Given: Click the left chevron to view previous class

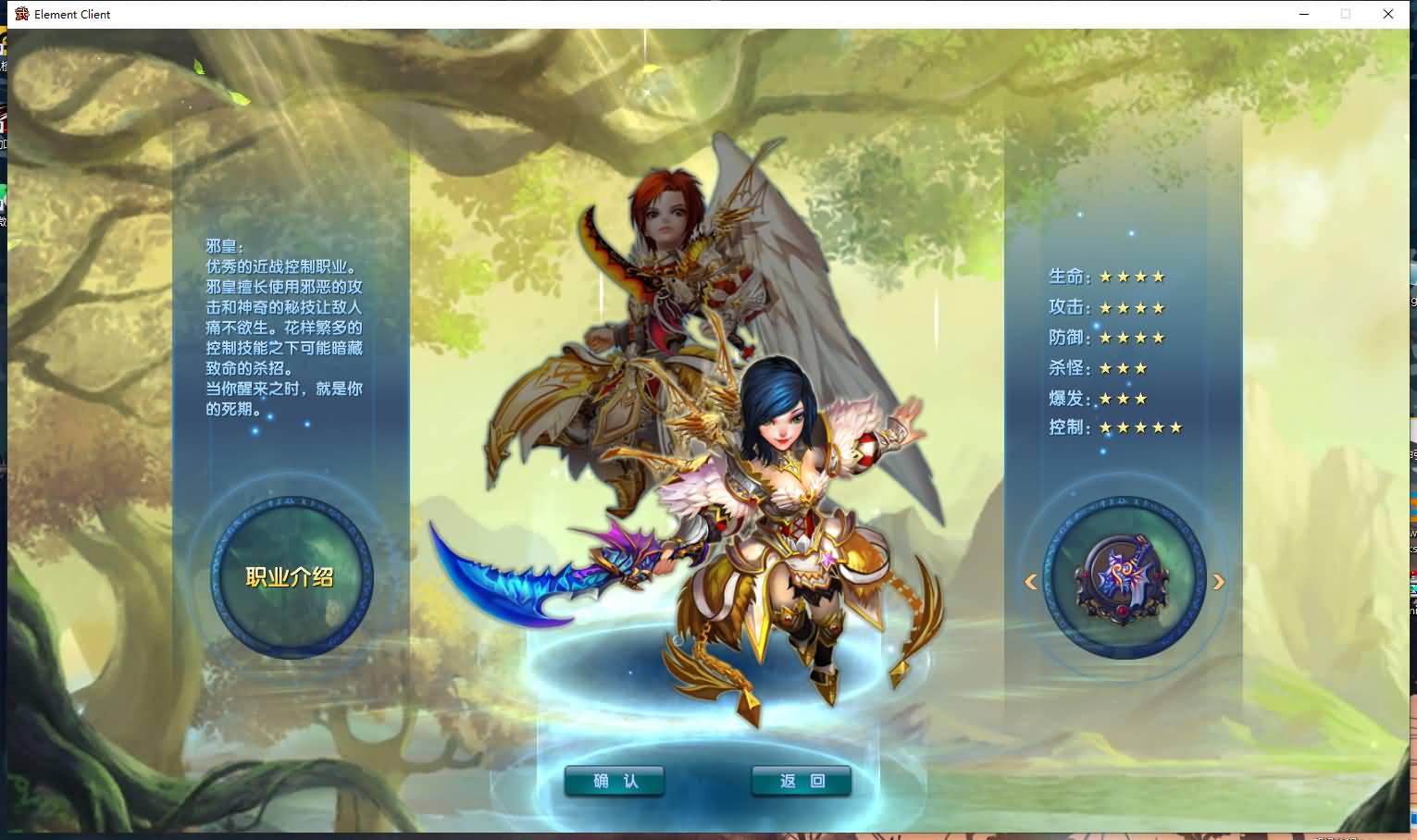Looking at the screenshot, I should [x=1030, y=581].
